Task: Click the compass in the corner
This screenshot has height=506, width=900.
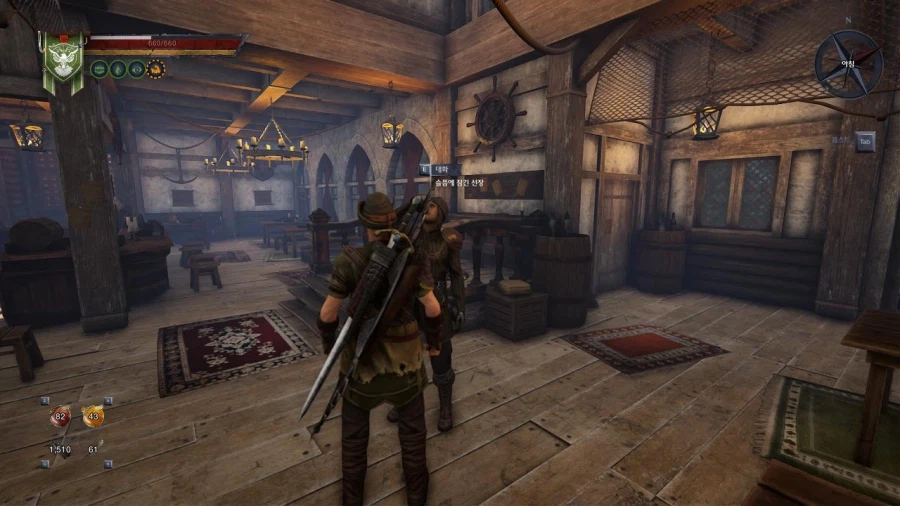Action: 847,62
